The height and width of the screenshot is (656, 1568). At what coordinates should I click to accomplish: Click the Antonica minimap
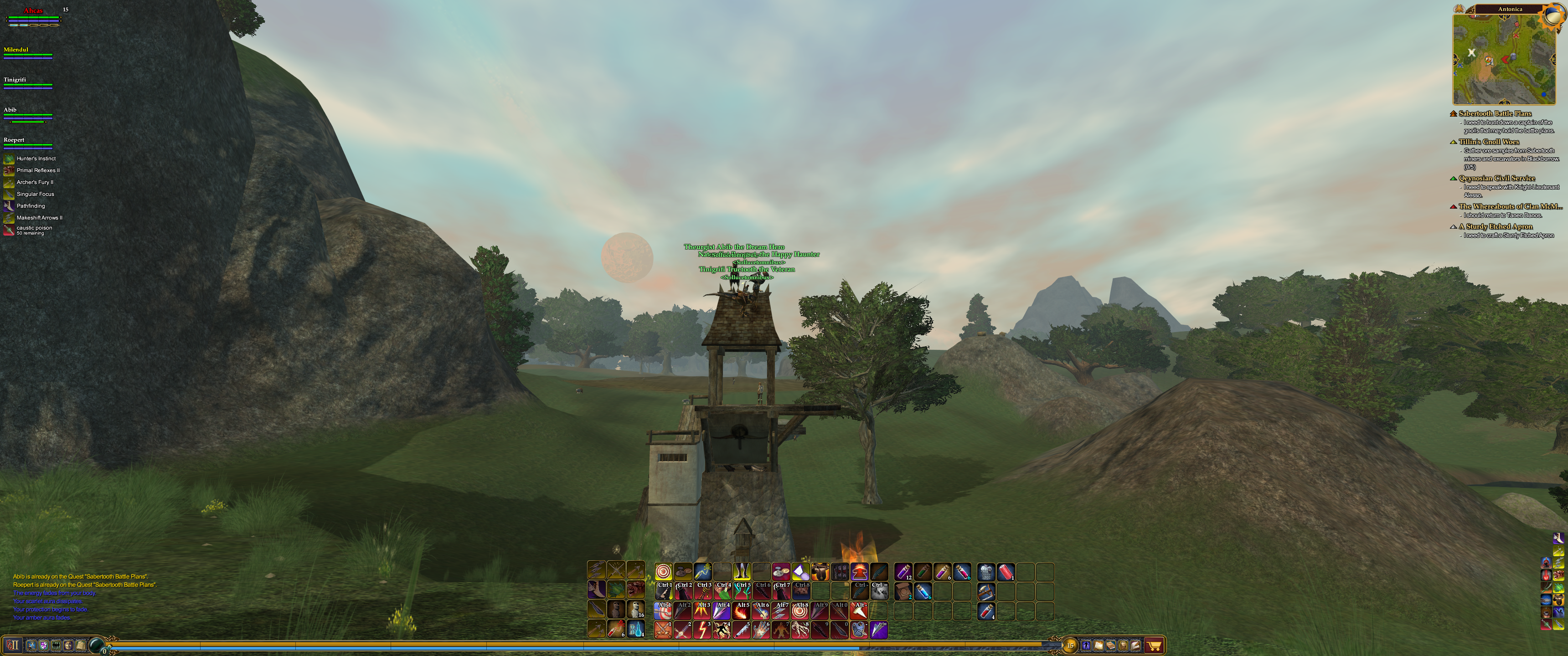click(1503, 59)
